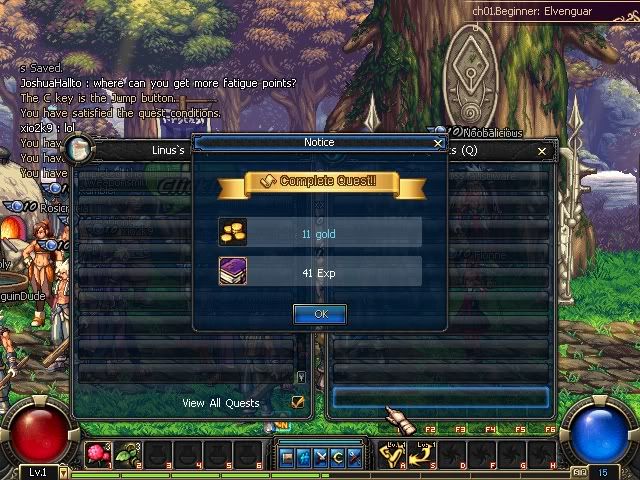Activate the golden arrow skill on key S
This screenshot has width=640, height=480.
(x=423, y=456)
